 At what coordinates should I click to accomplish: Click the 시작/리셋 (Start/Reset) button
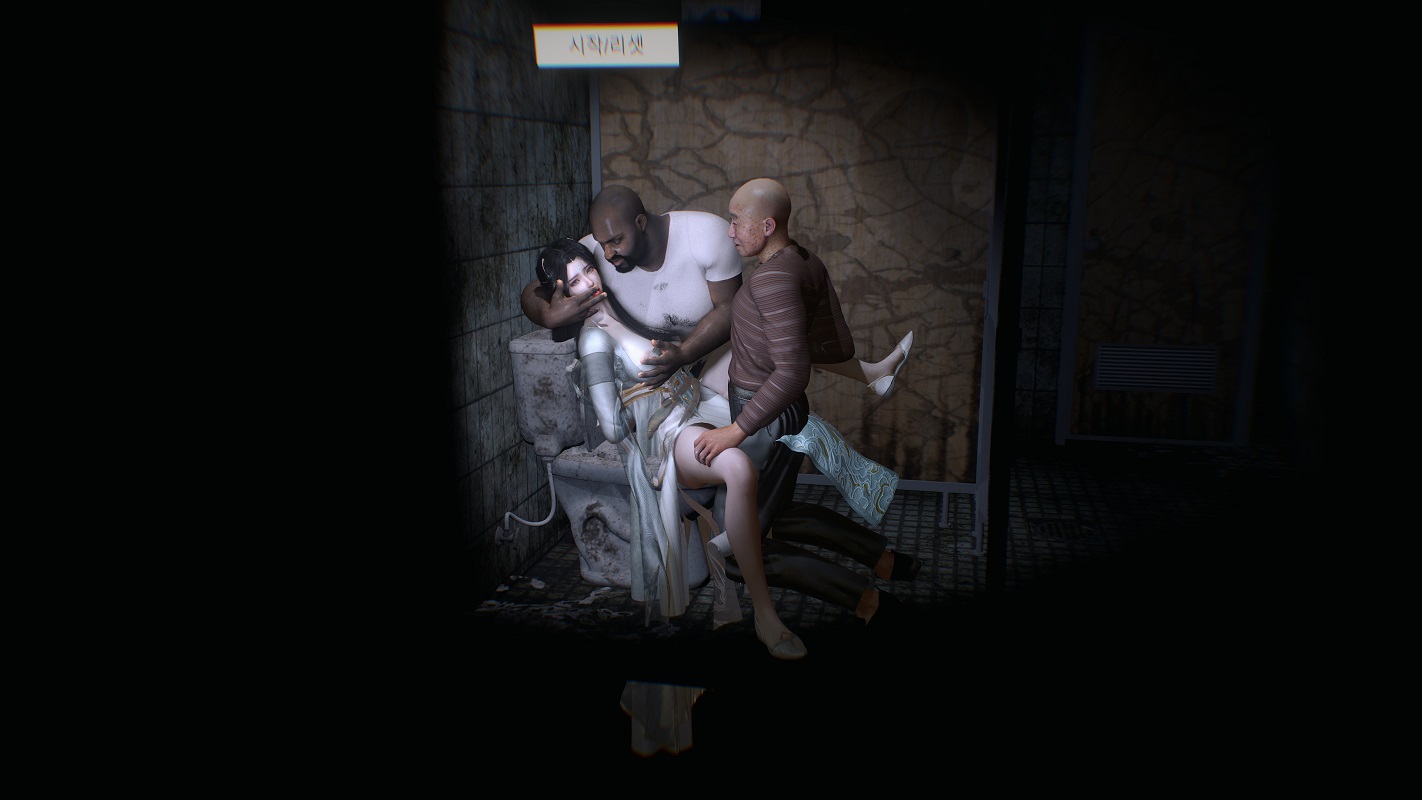pyautogui.click(x=606, y=46)
